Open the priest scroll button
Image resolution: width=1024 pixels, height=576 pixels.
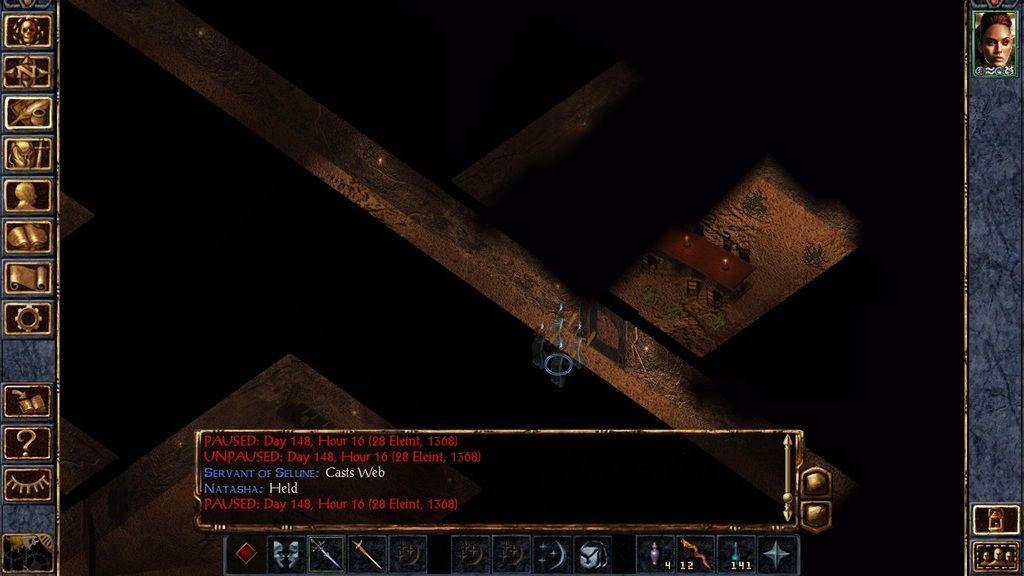28,277
